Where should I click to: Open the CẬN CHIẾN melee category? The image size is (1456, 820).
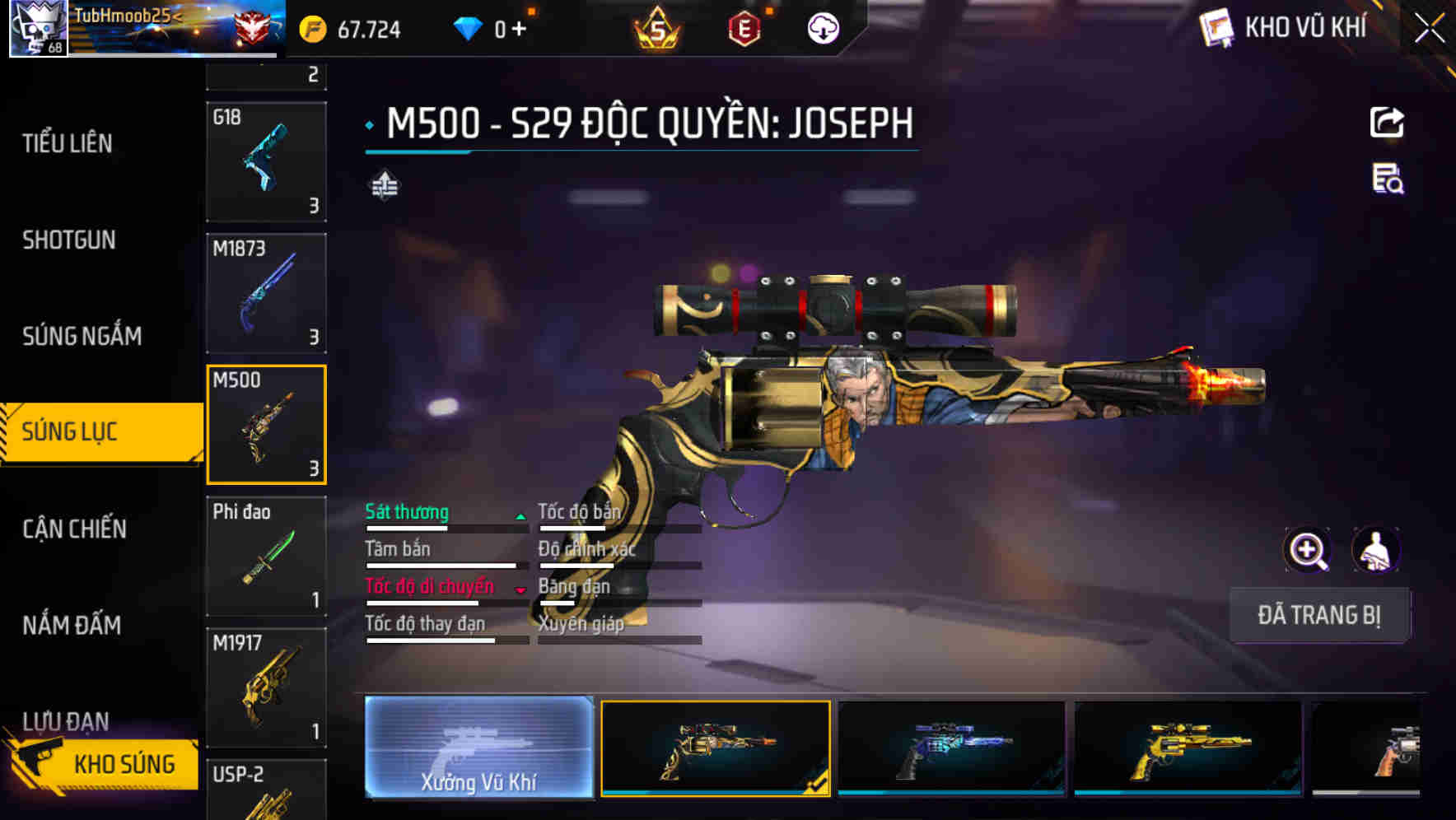tap(72, 530)
